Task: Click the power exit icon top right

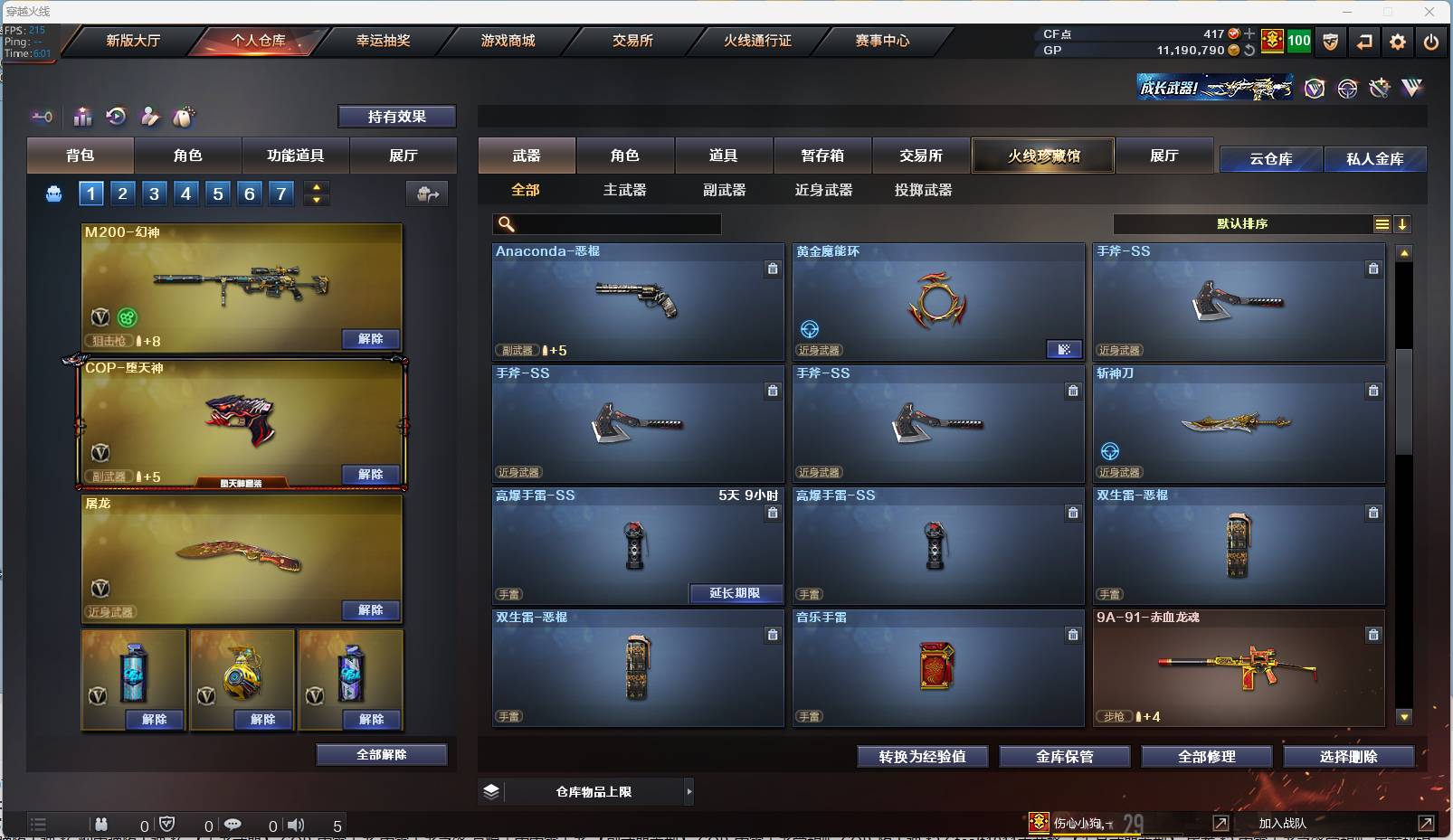Action: click(x=1429, y=42)
